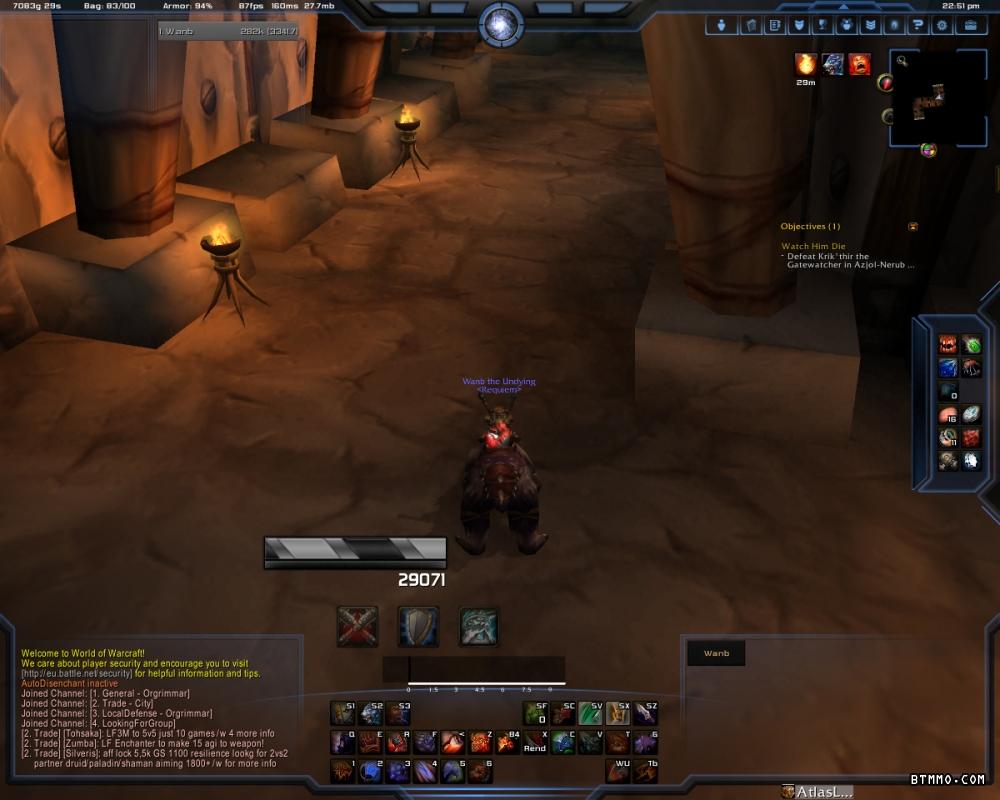Click the magnifying glass on the minimap

pos(902,61)
